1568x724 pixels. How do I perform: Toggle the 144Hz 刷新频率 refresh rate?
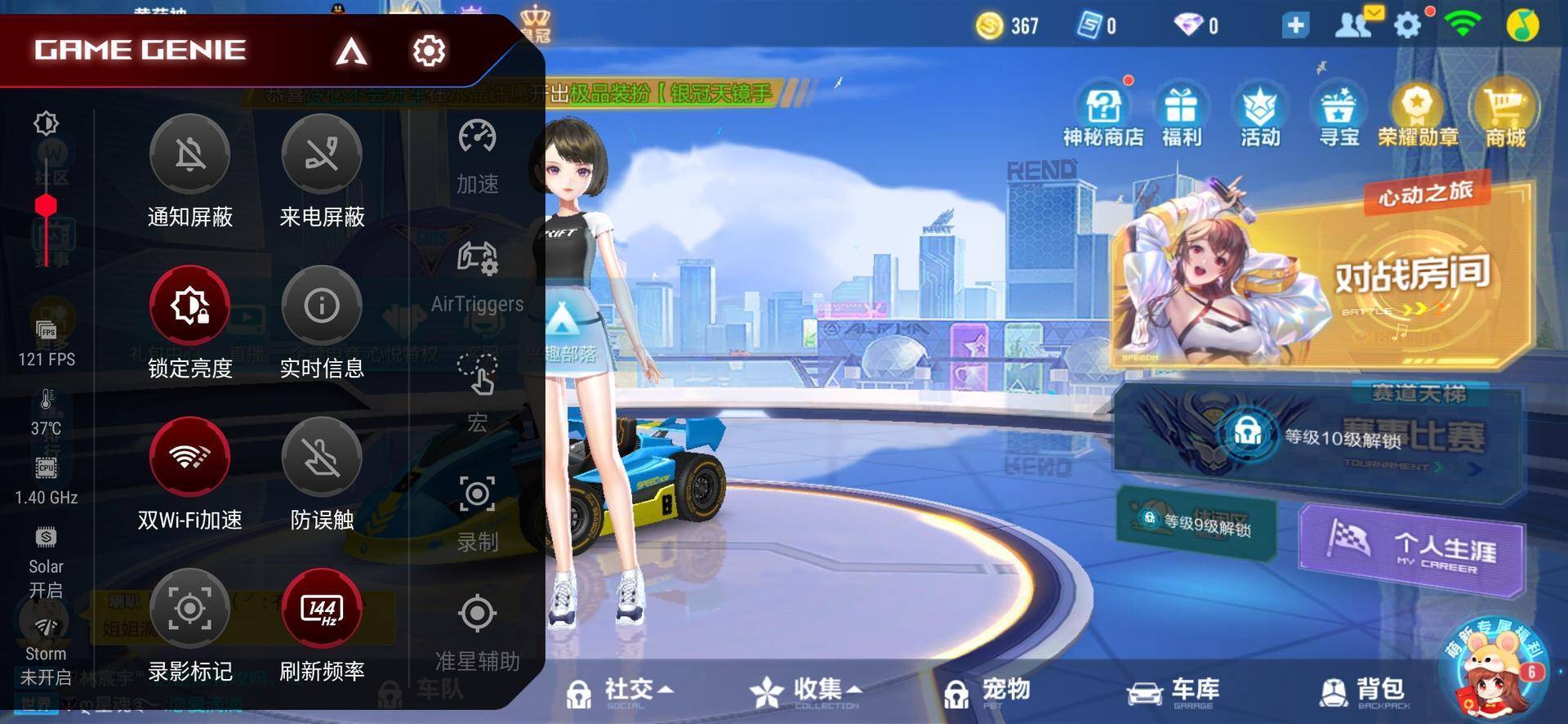coord(323,609)
